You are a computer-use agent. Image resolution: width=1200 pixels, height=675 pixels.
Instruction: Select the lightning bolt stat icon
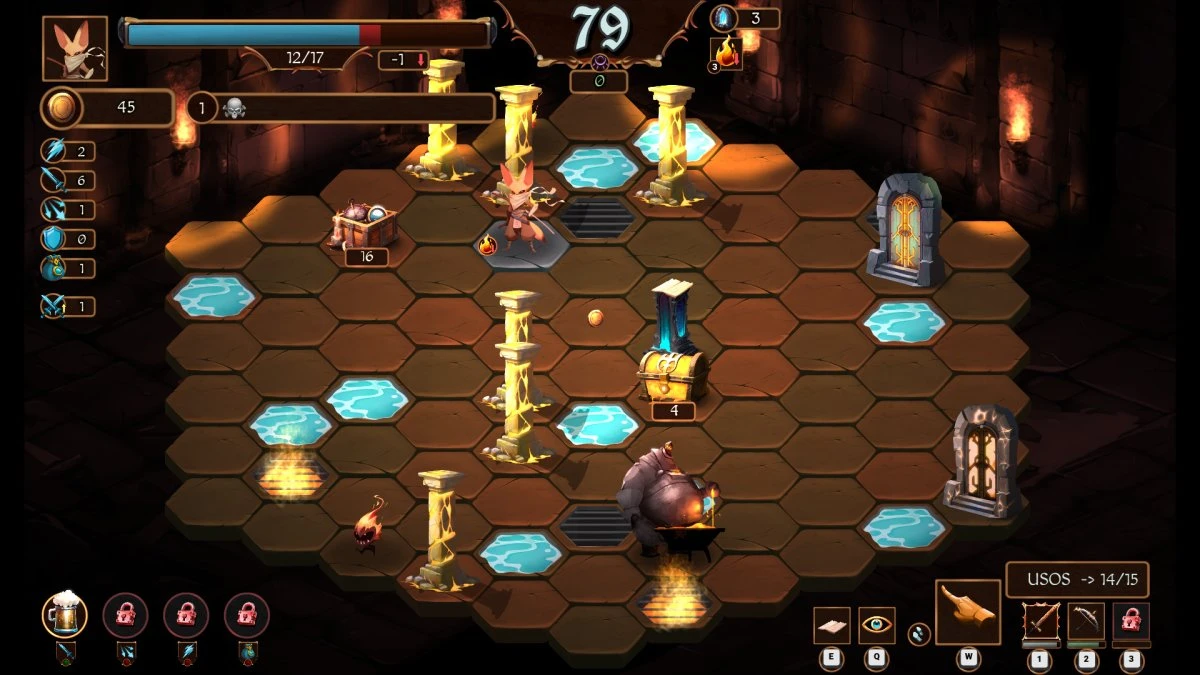point(53,151)
